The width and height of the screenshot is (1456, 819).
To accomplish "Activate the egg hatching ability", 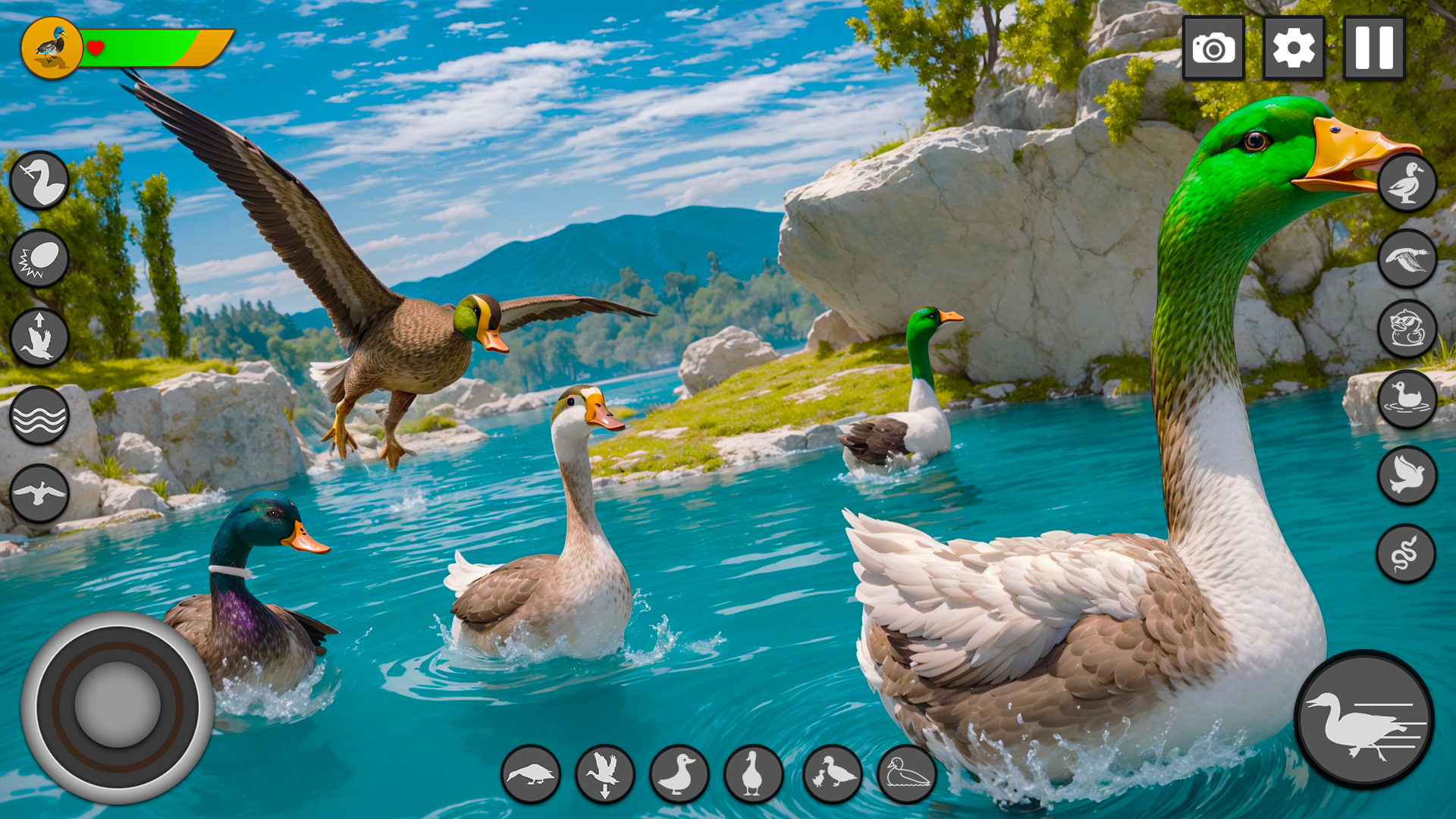I will [39, 258].
